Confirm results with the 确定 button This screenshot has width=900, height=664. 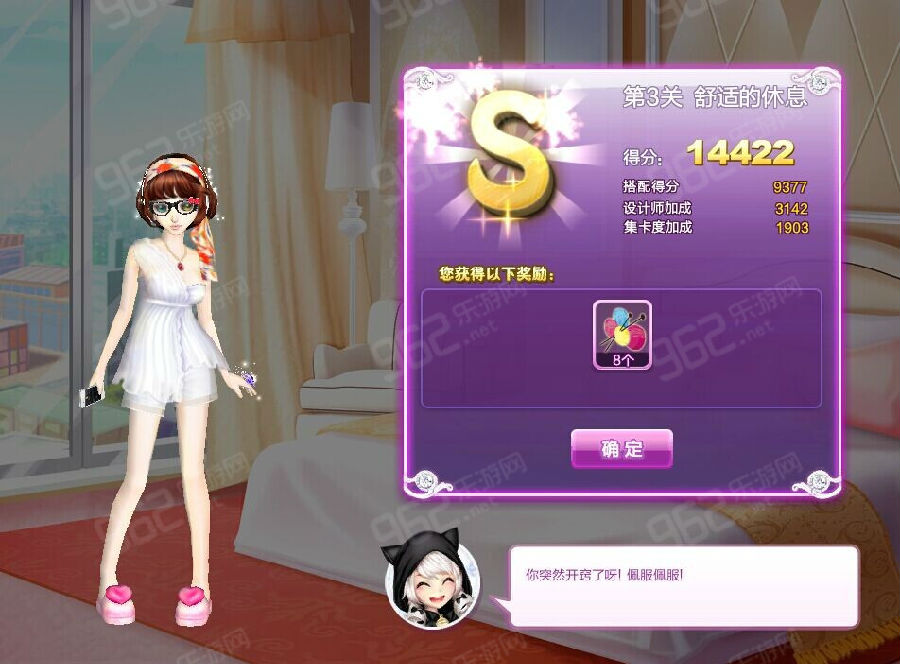tap(621, 449)
